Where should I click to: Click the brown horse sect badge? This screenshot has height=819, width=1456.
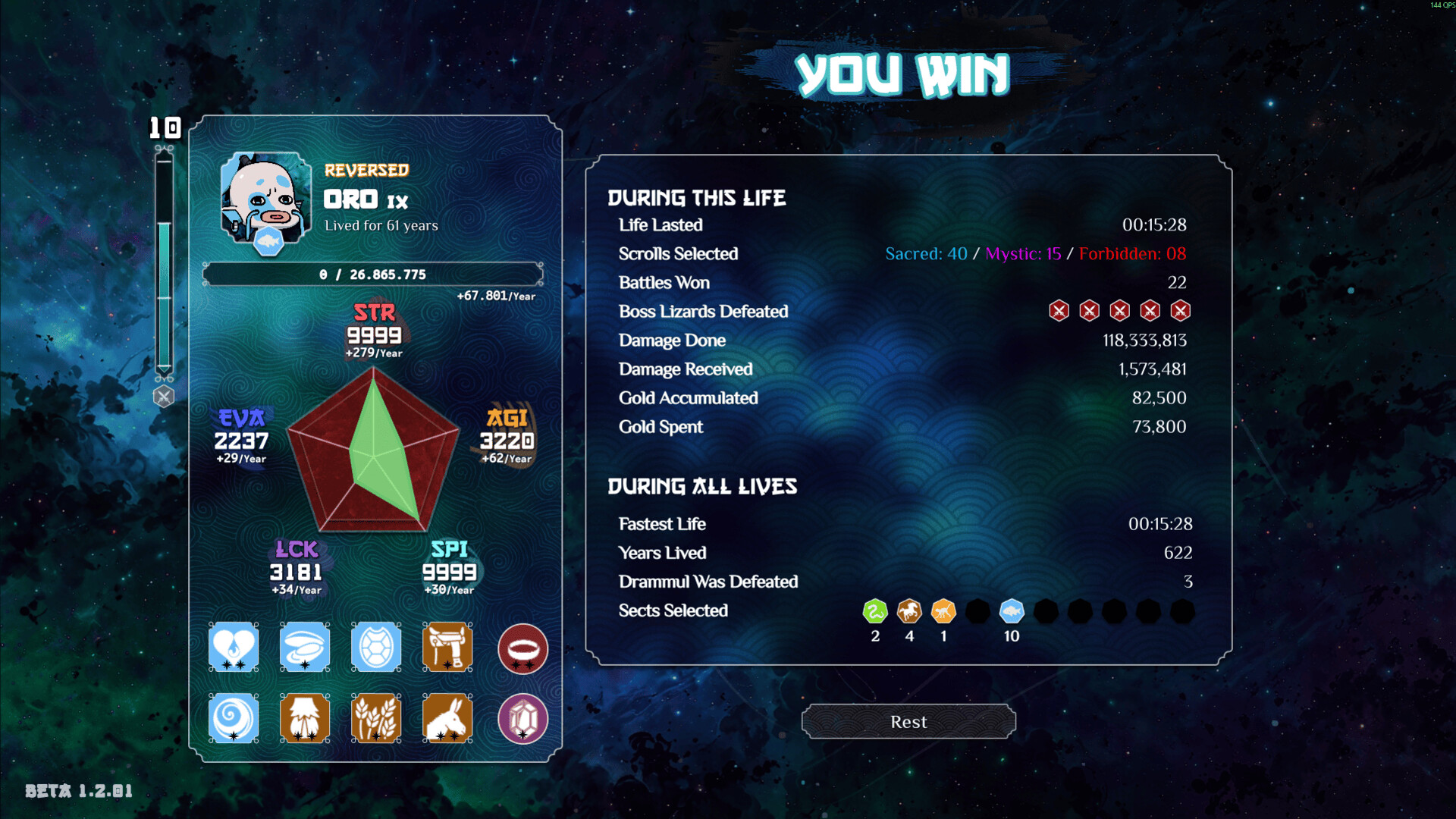tap(909, 611)
